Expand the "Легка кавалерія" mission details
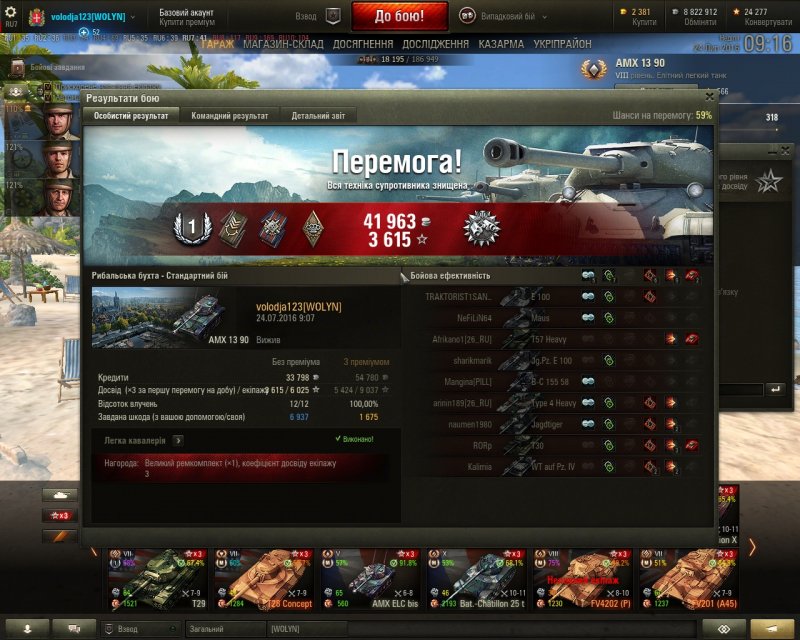 [x=177, y=439]
